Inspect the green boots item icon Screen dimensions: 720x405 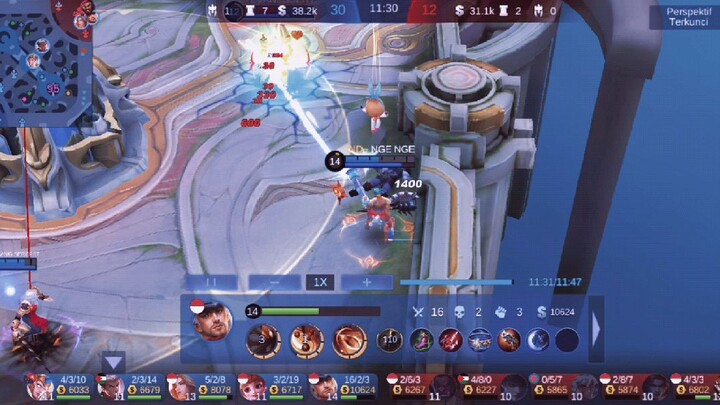[422, 340]
